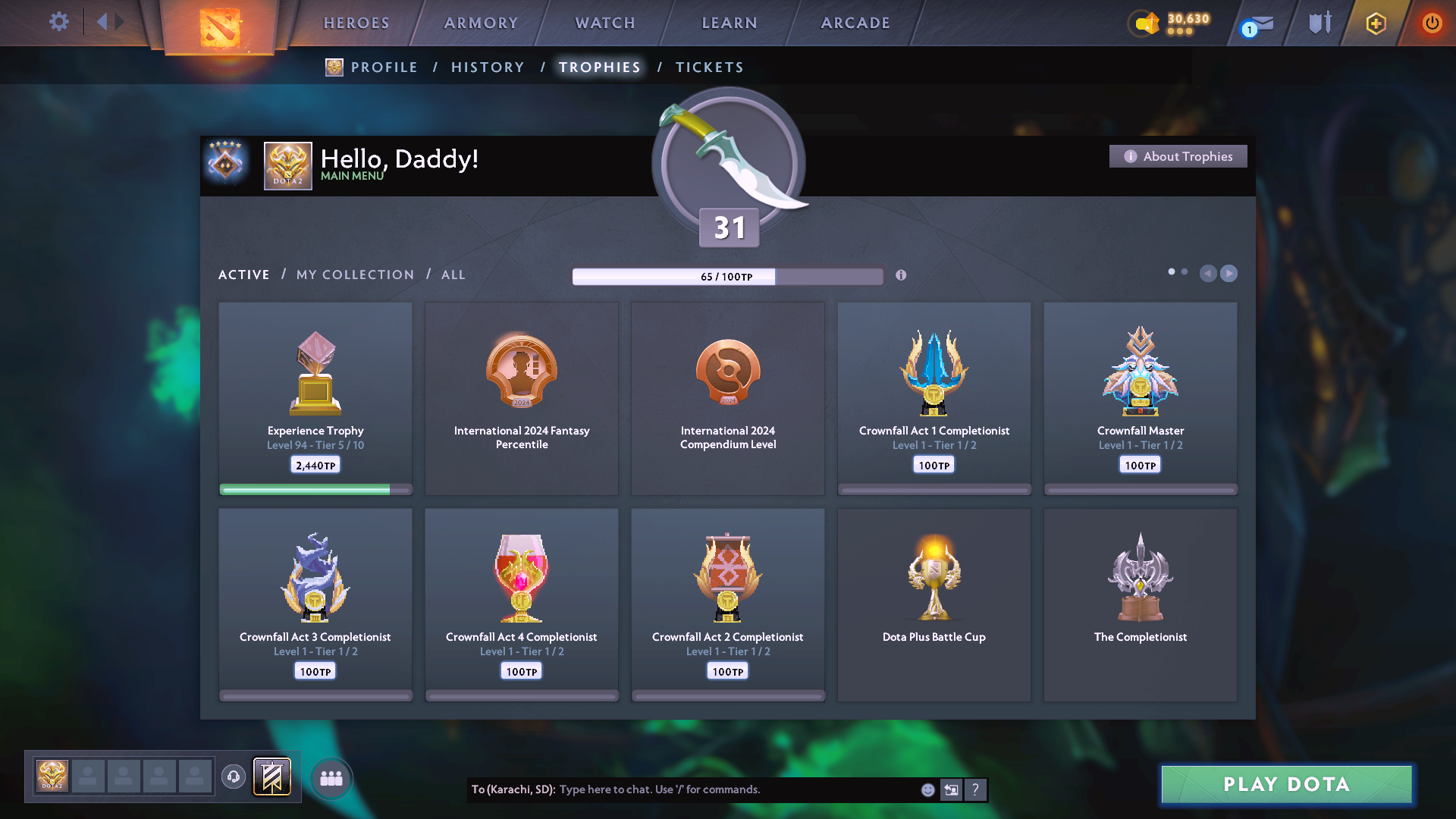
Task: Show My Collection trophies
Action: (355, 275)
